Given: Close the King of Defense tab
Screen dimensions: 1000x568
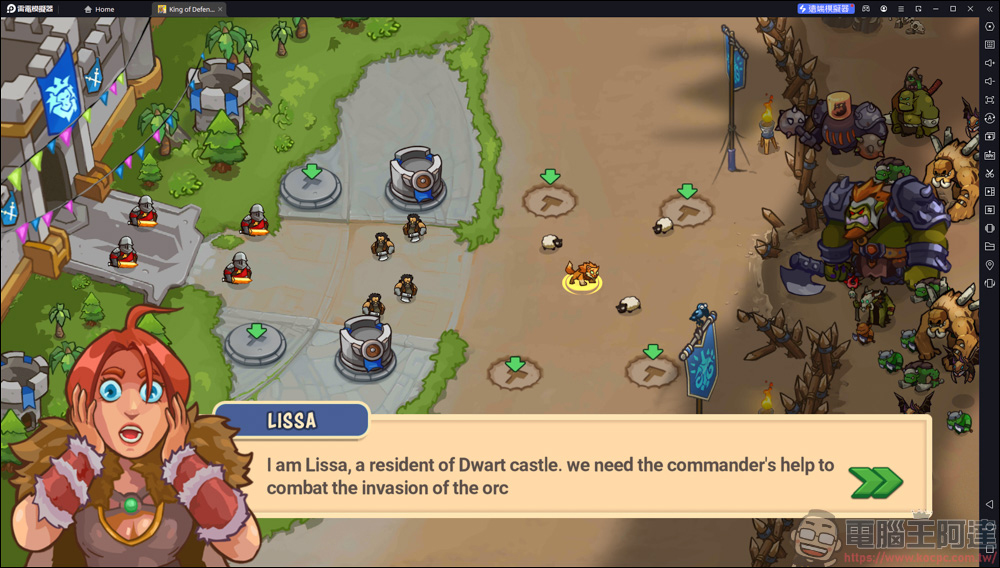Looking at the screenshot, I should tap(221, 9).
